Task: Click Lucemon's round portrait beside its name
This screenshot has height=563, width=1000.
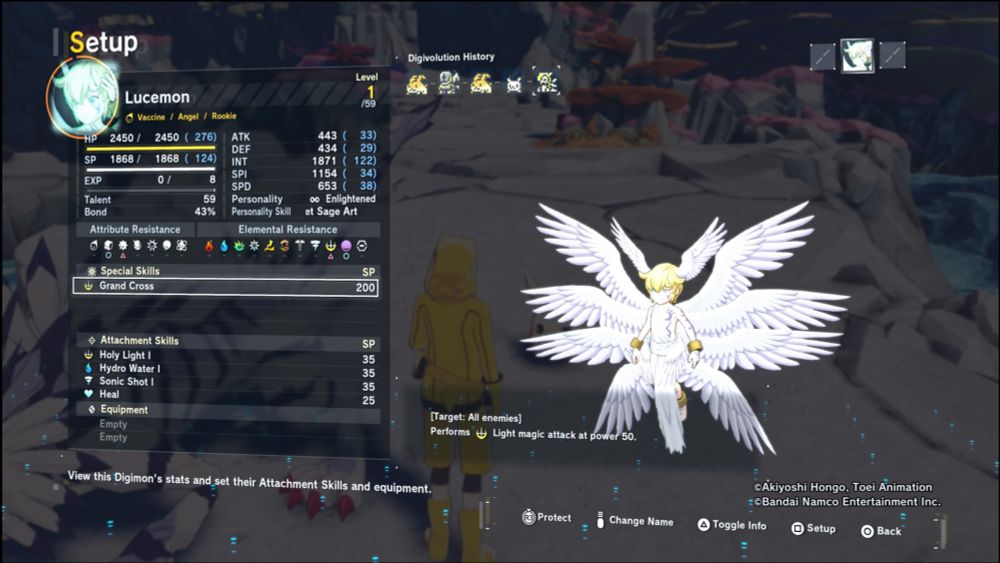Action: pyautogui.click(x=81, y=96)
